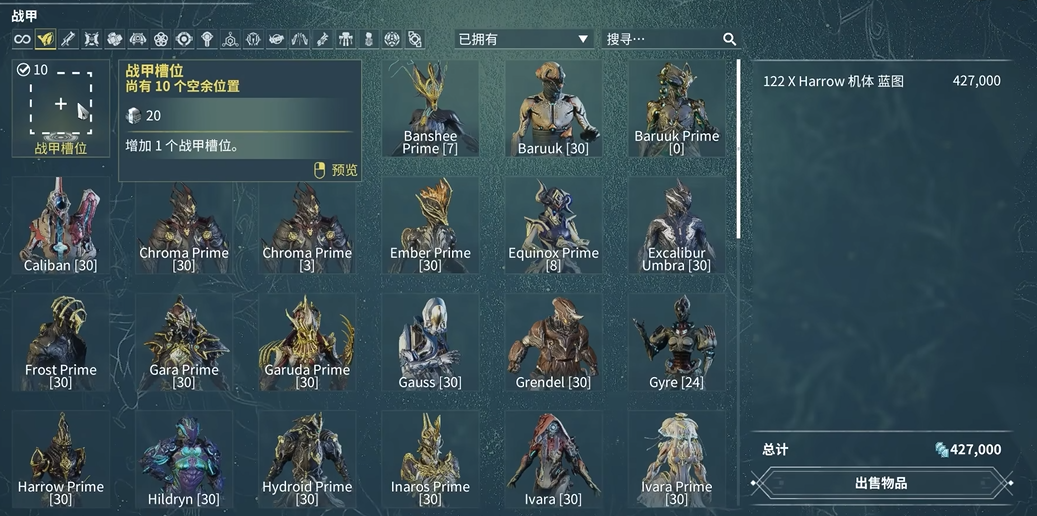Choose the Frost Prime warframe
1037x516 pixels.
click(61, 343)
